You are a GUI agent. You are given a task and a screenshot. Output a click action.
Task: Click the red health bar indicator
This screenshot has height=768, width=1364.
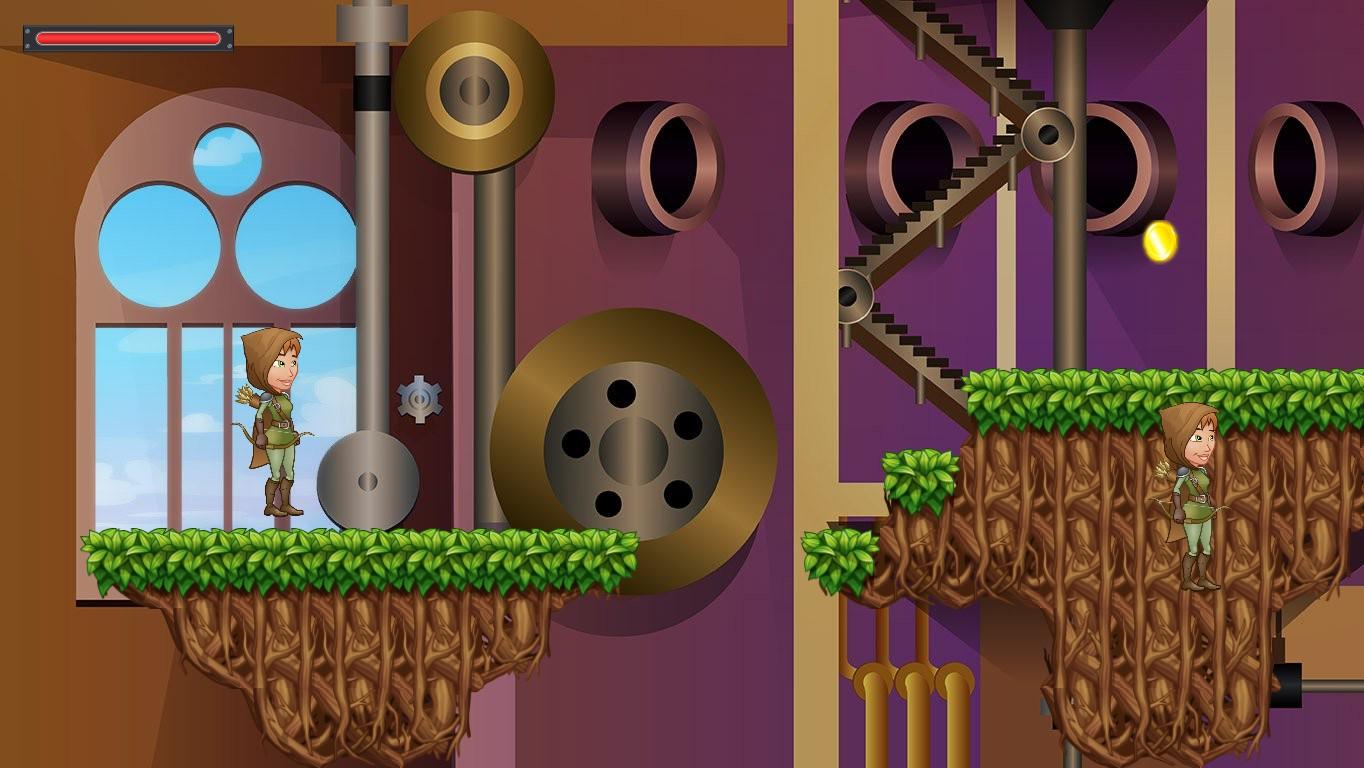click(128, 37)
